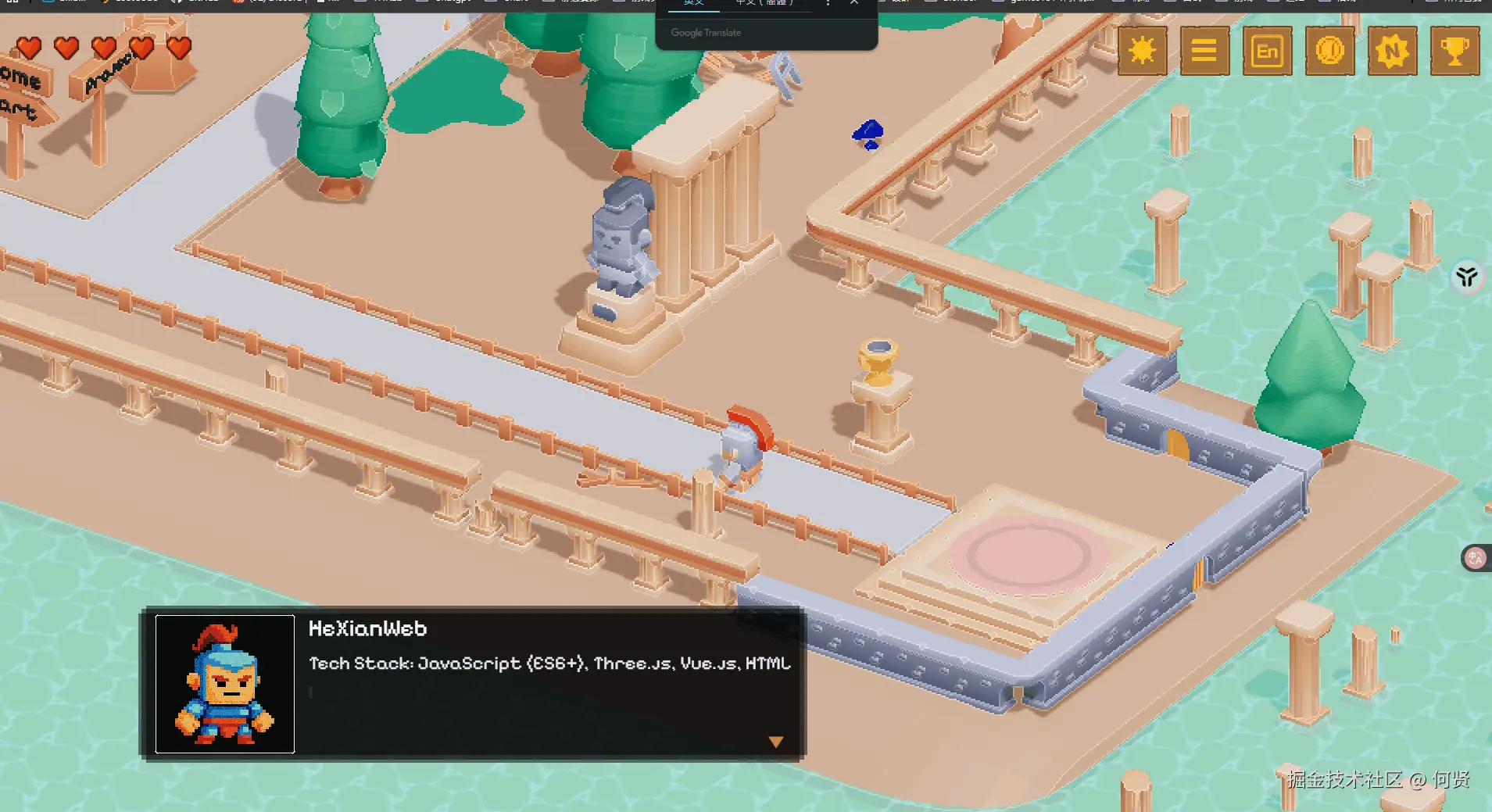
Task: Click the HeXianWeb character portrait
Action: pos(225,684)
